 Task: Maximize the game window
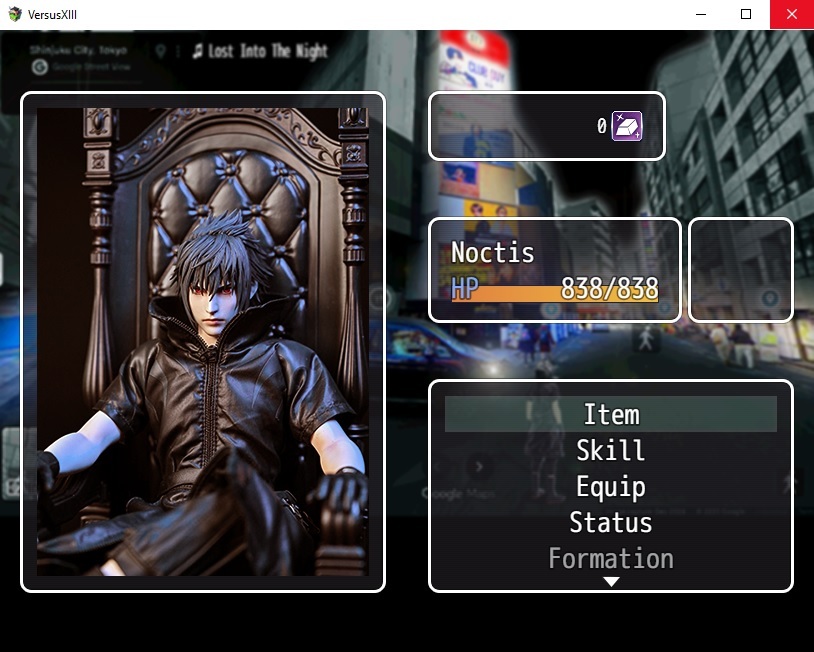[x=745, y=14]
